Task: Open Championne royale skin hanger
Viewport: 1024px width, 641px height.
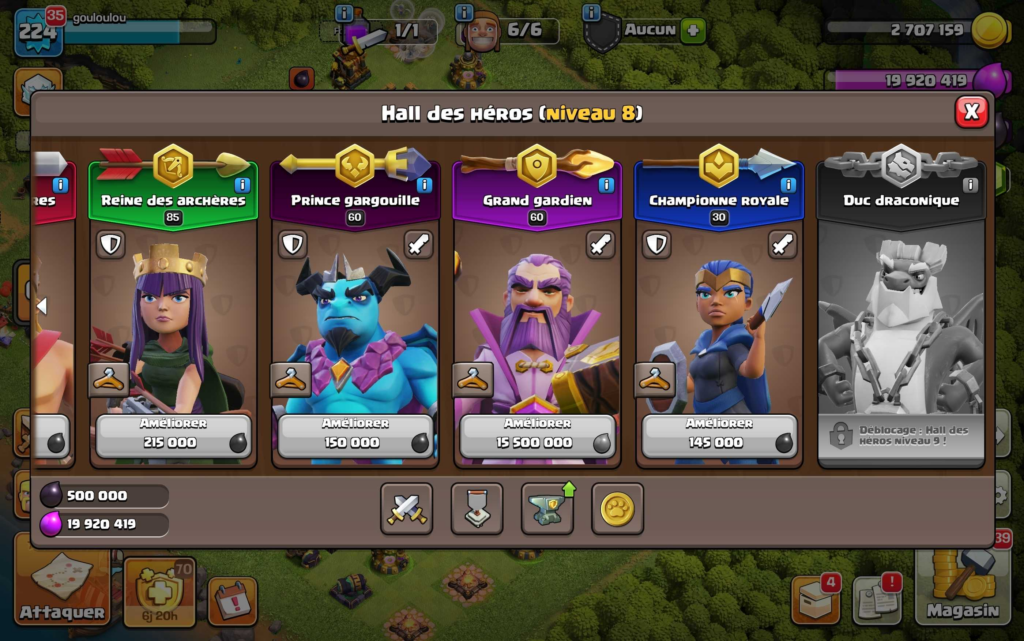Action: click(x=654, y=379)
